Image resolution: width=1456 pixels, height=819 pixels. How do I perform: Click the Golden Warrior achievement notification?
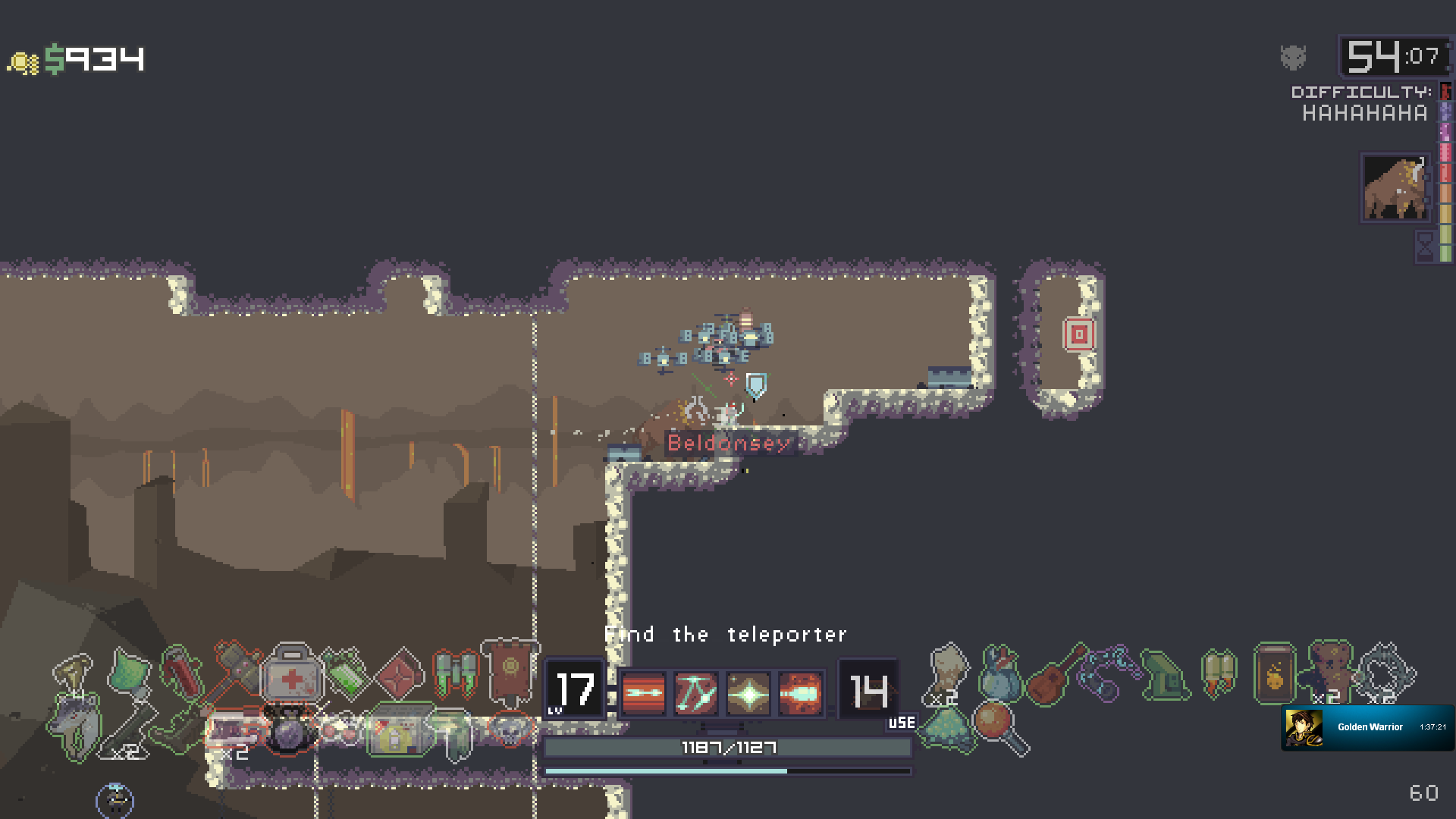point(1365,726)
